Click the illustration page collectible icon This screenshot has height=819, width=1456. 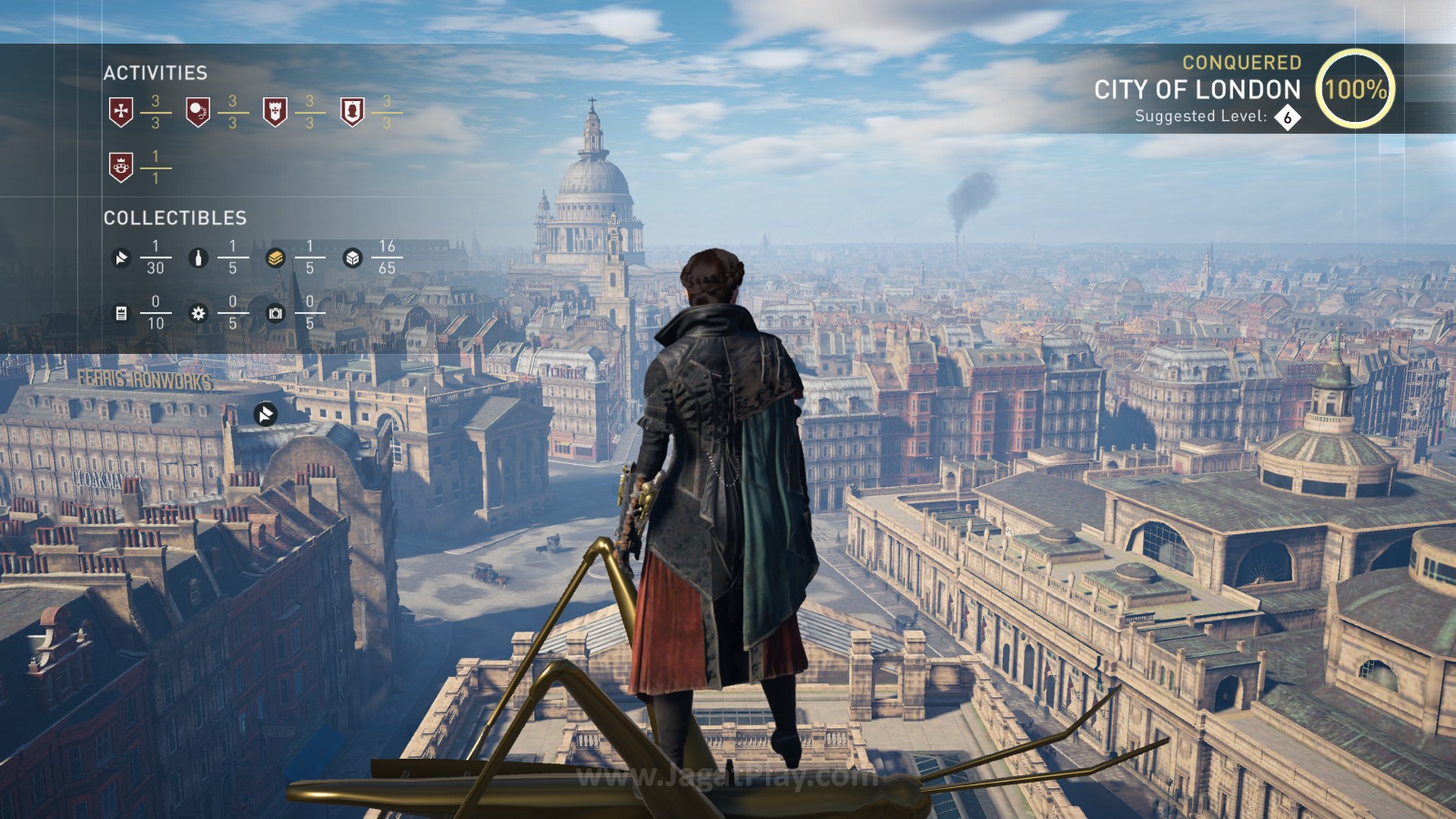point(121,313)
